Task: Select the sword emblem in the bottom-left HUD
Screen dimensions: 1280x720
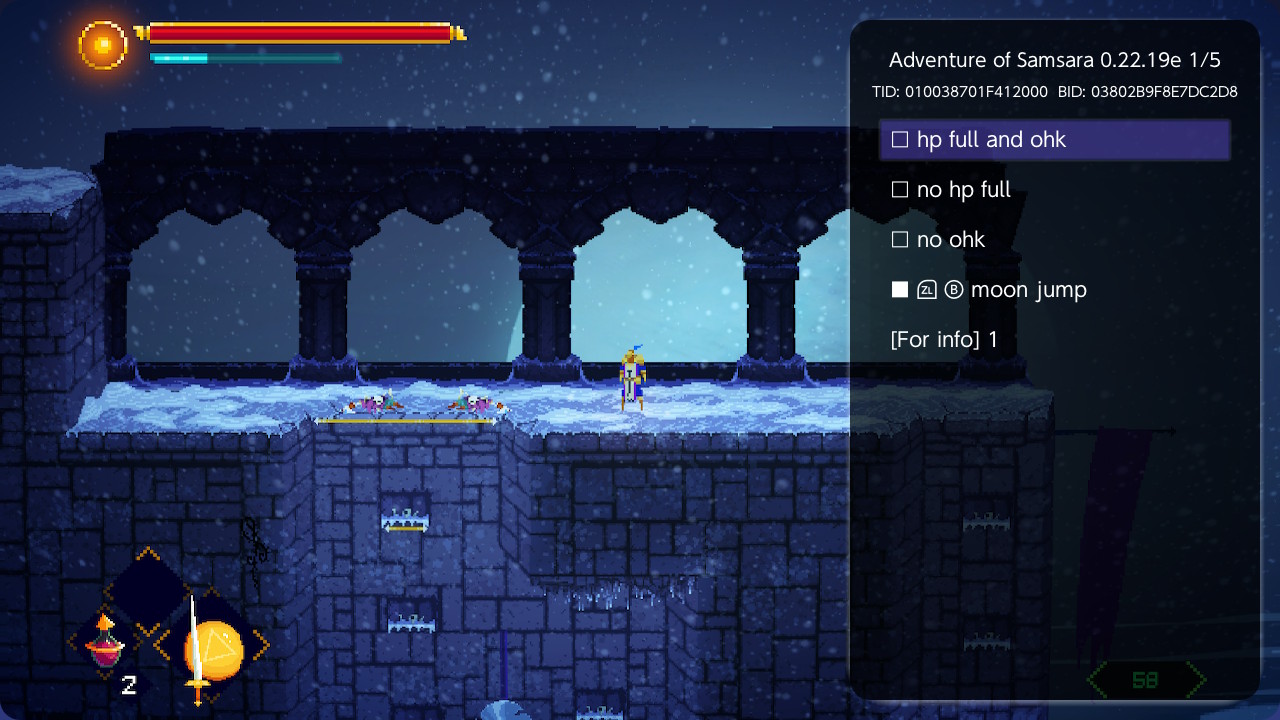Action: click(x=197, y=645)
